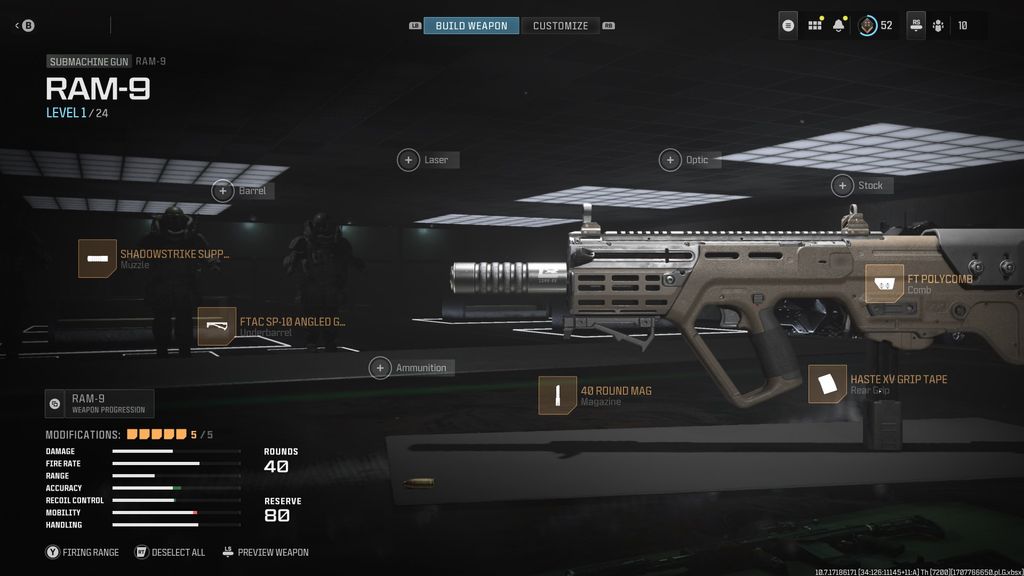
Task: Open the notifications bell
Action: pos(839,26)
